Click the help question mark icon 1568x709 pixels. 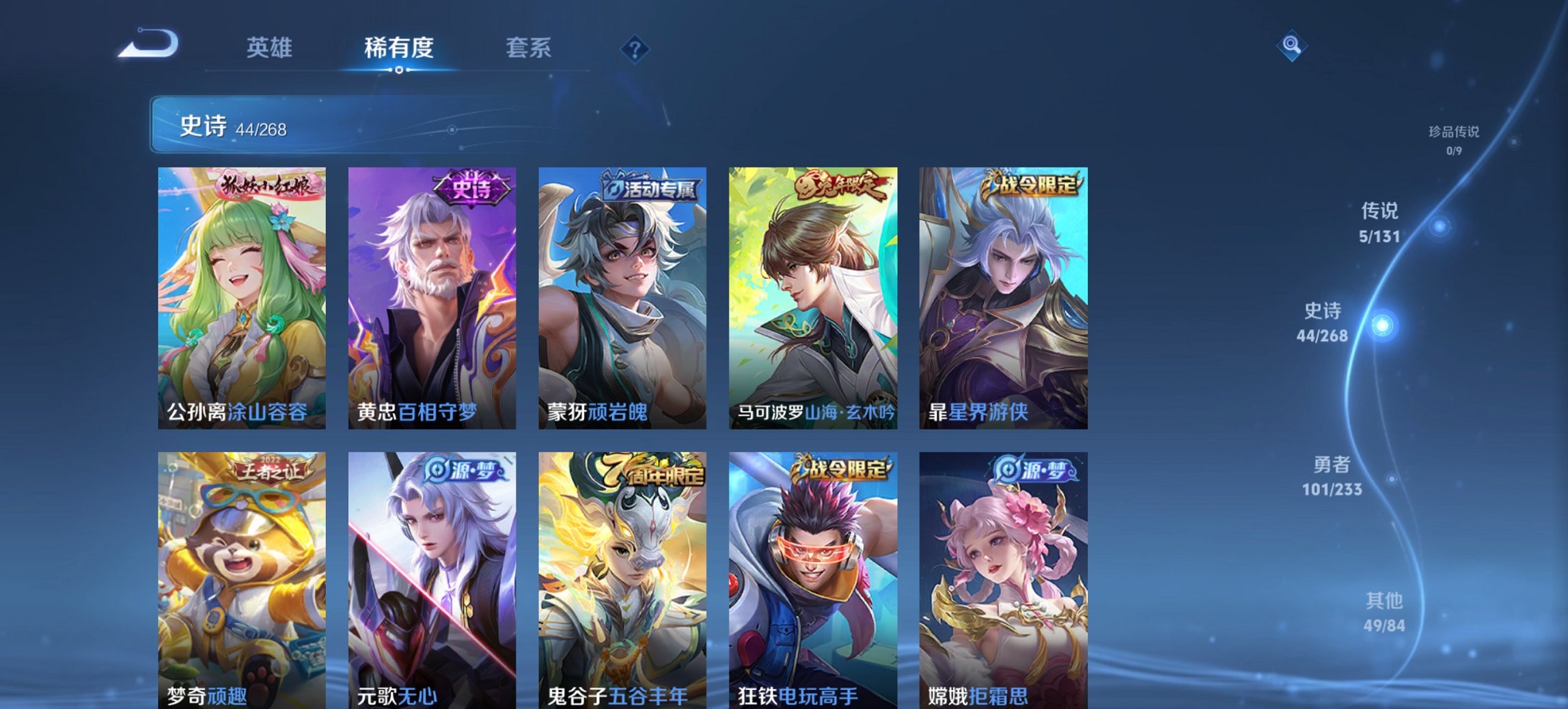coord(635,48)
